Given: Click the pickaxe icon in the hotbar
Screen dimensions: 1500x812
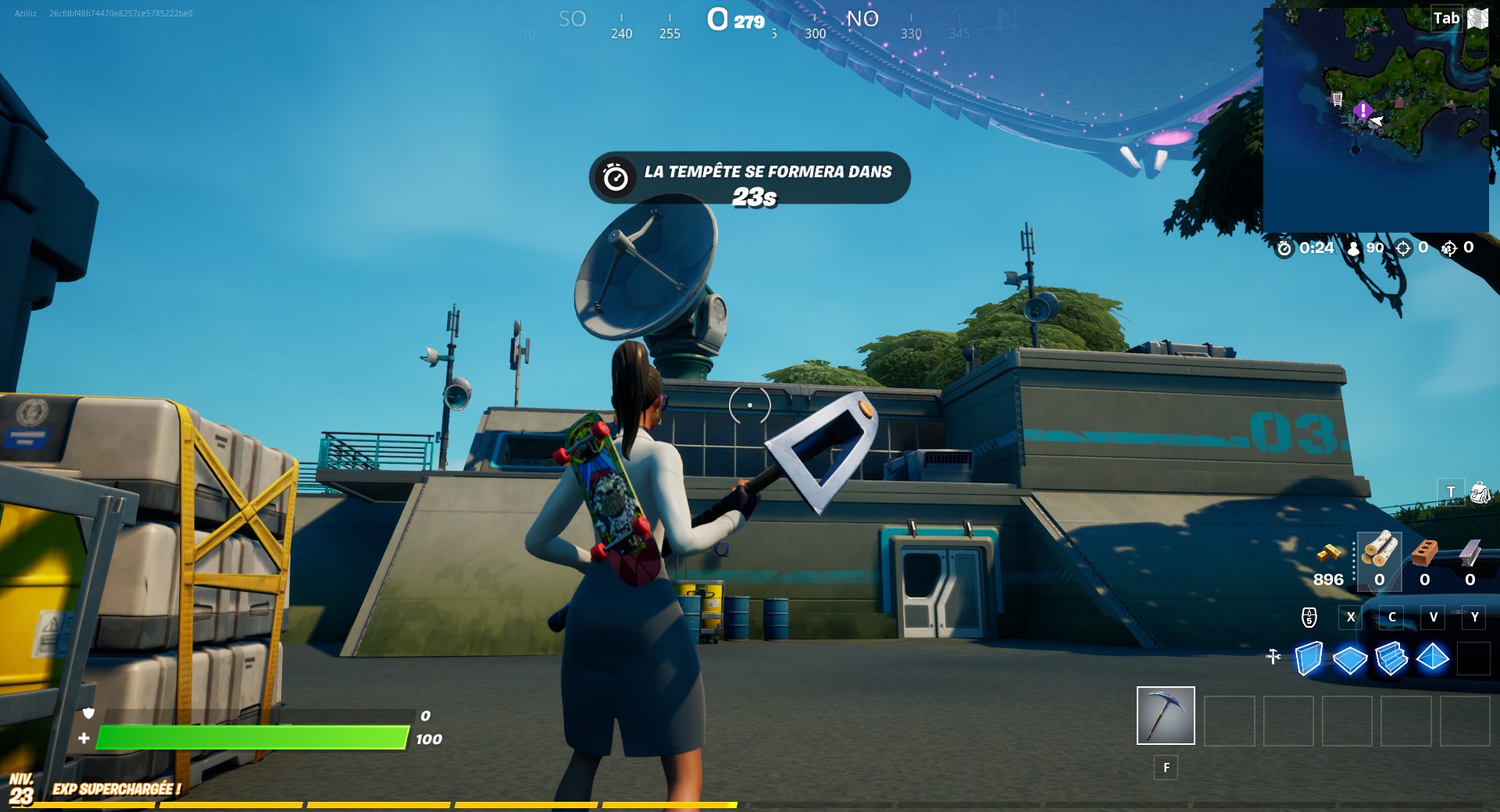Looking at the screenshot, I should pyautogui.click(x=1166, y=716).
